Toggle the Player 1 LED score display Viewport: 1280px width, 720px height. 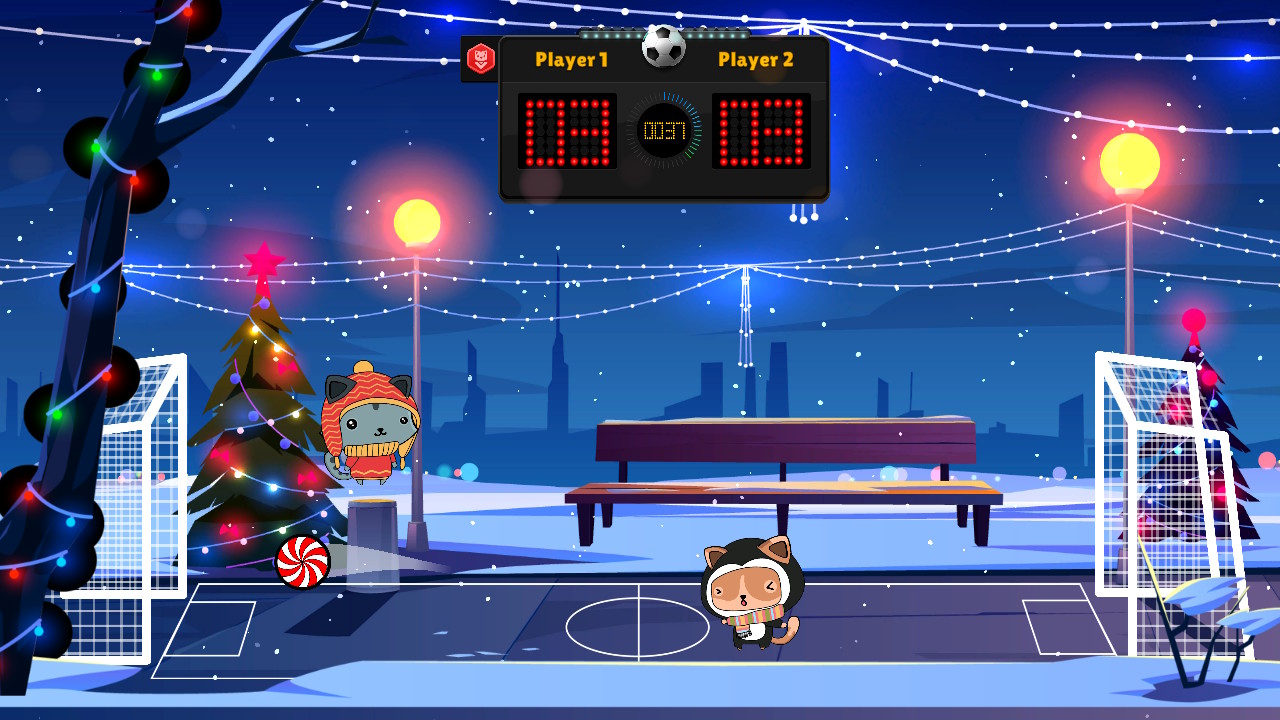pyautogui.click(x=565, y=128)
